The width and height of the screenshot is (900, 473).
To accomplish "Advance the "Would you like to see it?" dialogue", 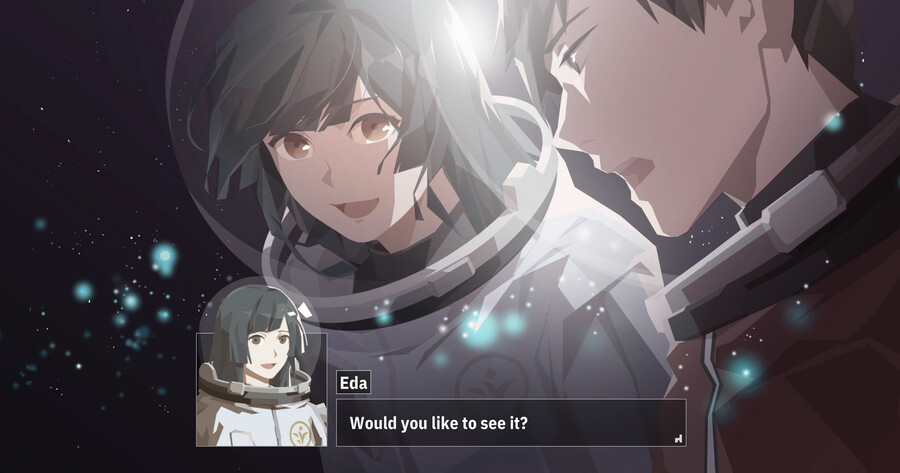I will click(510, 423).
